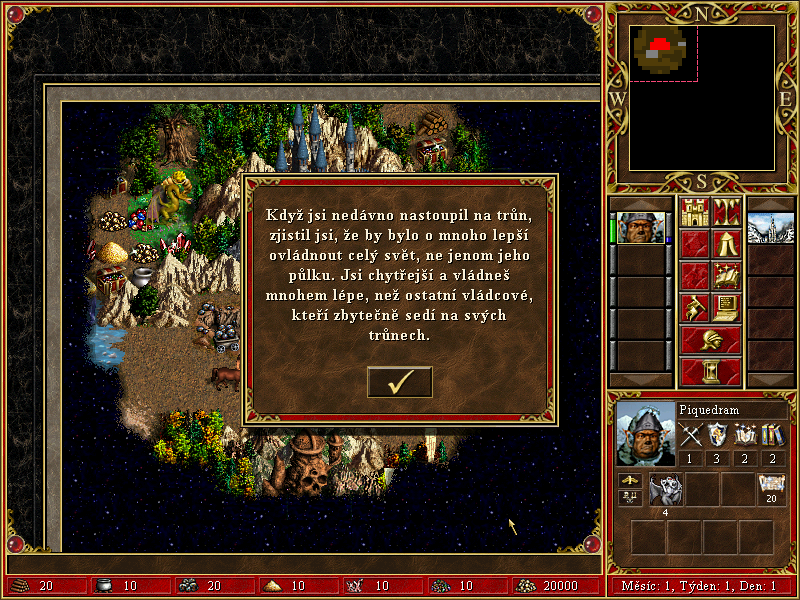Click the stacked books knowledge skill icon
Screen dimensions: 800x600
(772, 435)
